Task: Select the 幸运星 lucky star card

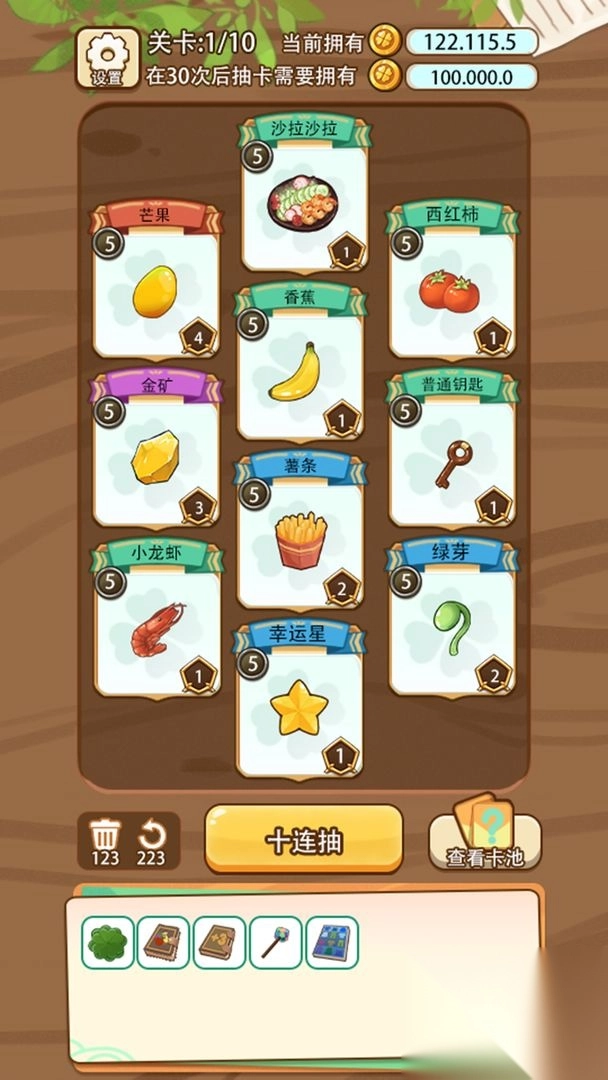Action: 298,705
